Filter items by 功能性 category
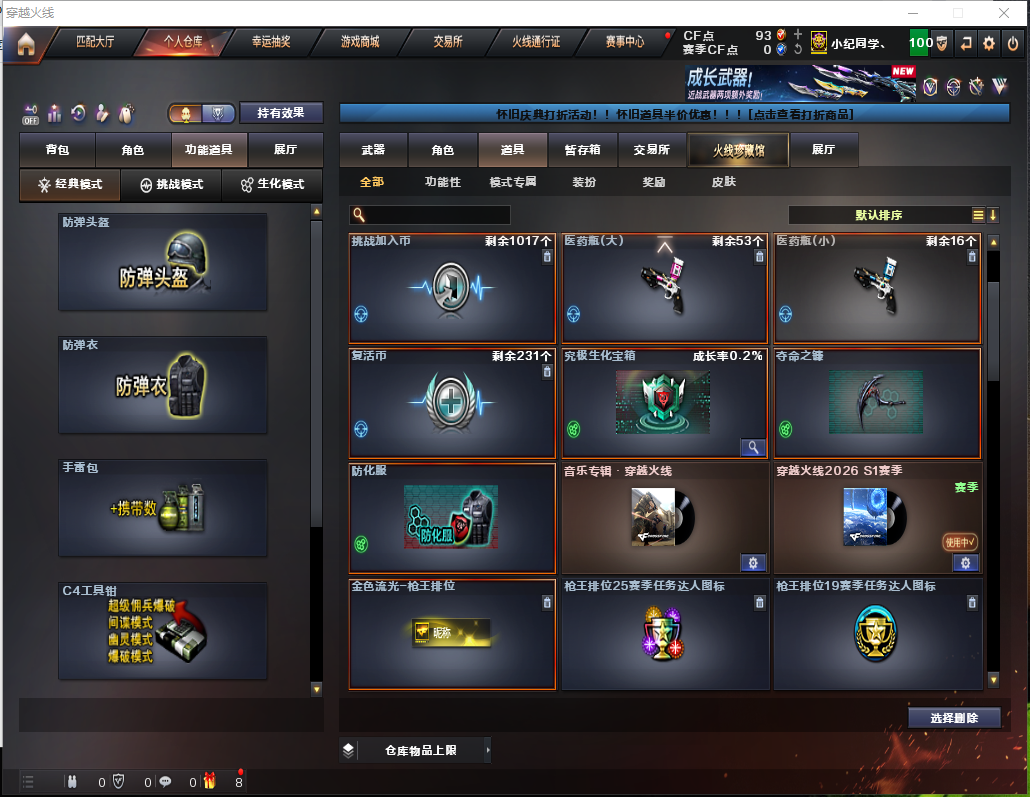This screenshot has height=797, width=1030. pos(442,182)
